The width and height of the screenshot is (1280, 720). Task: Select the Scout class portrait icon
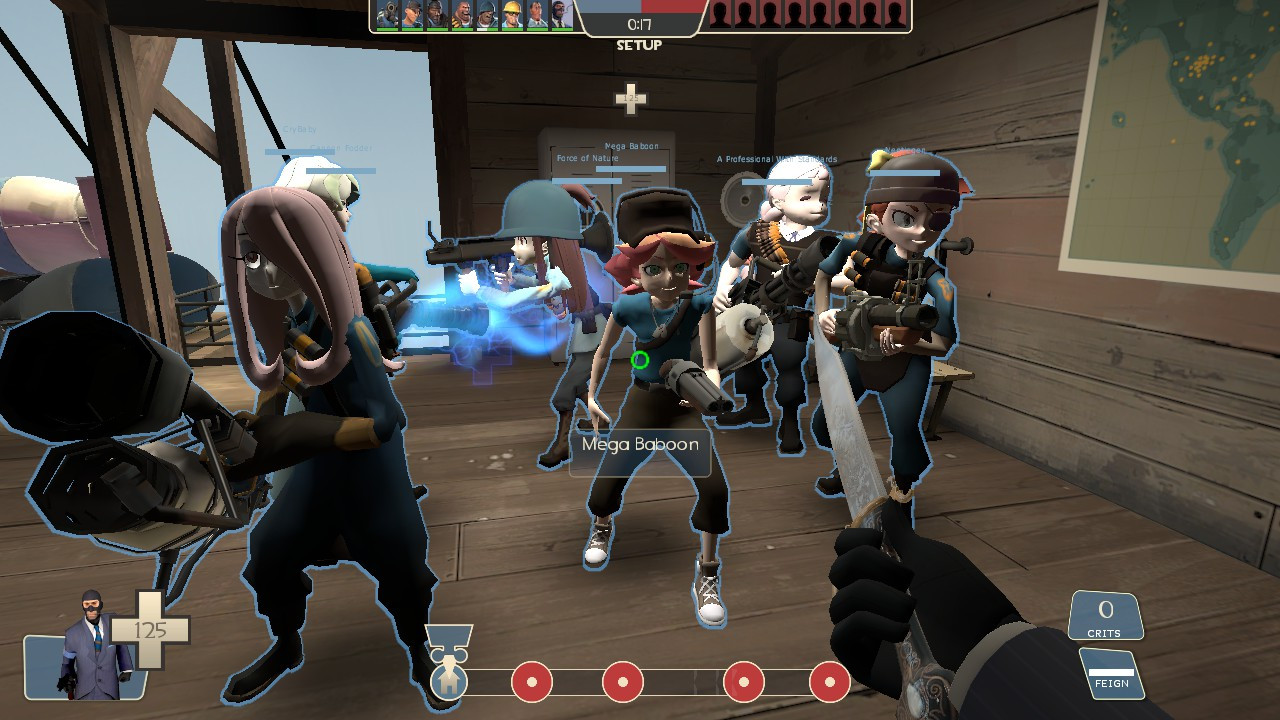click(x=413, y=13)
